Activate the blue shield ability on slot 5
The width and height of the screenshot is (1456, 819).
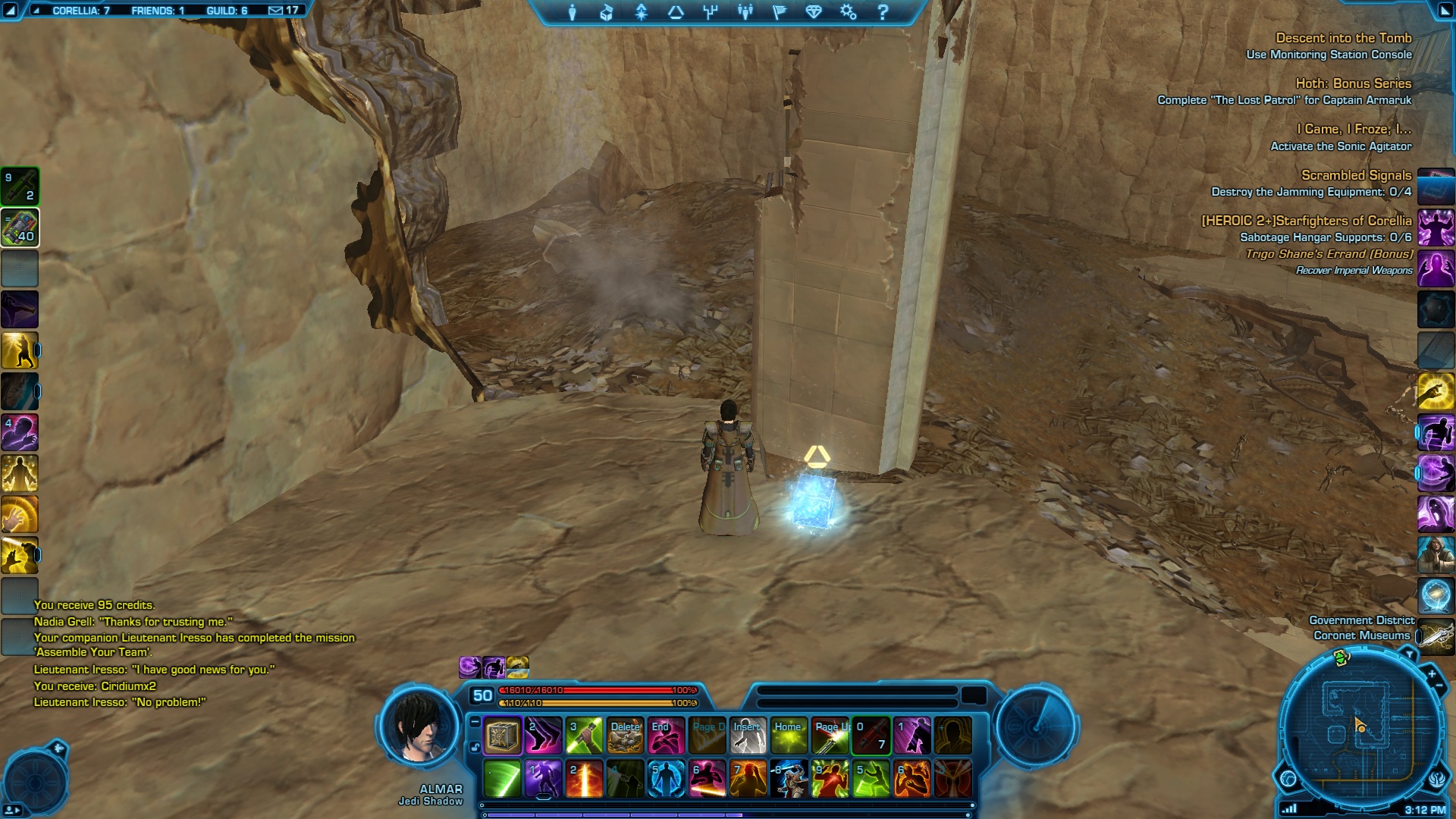tap(666, 779)
